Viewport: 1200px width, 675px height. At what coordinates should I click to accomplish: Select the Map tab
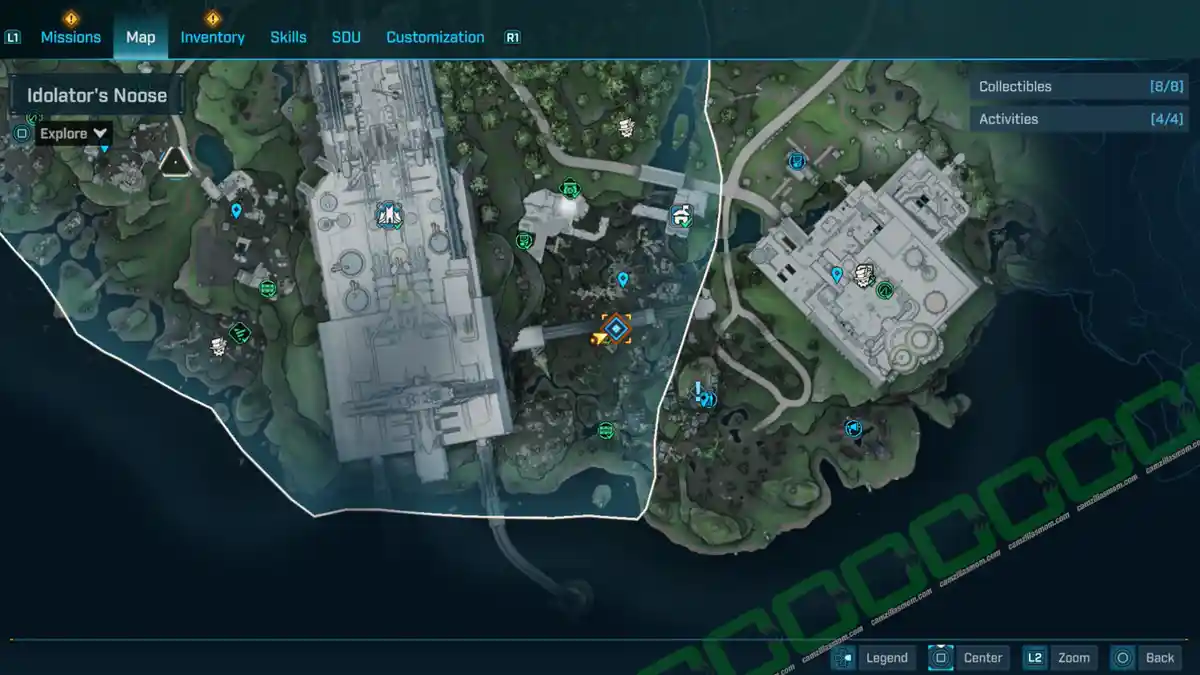click(x=140, y=37)
